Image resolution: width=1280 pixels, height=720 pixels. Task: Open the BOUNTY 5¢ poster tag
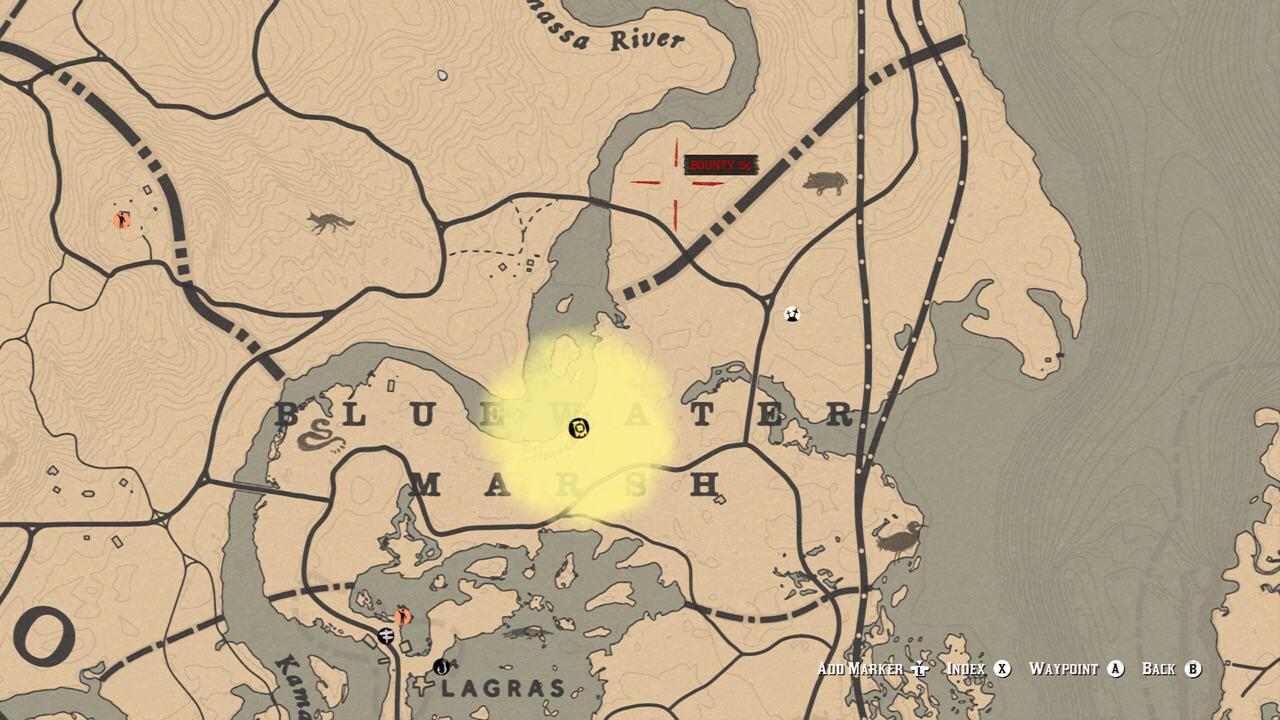tap(722, 163)
